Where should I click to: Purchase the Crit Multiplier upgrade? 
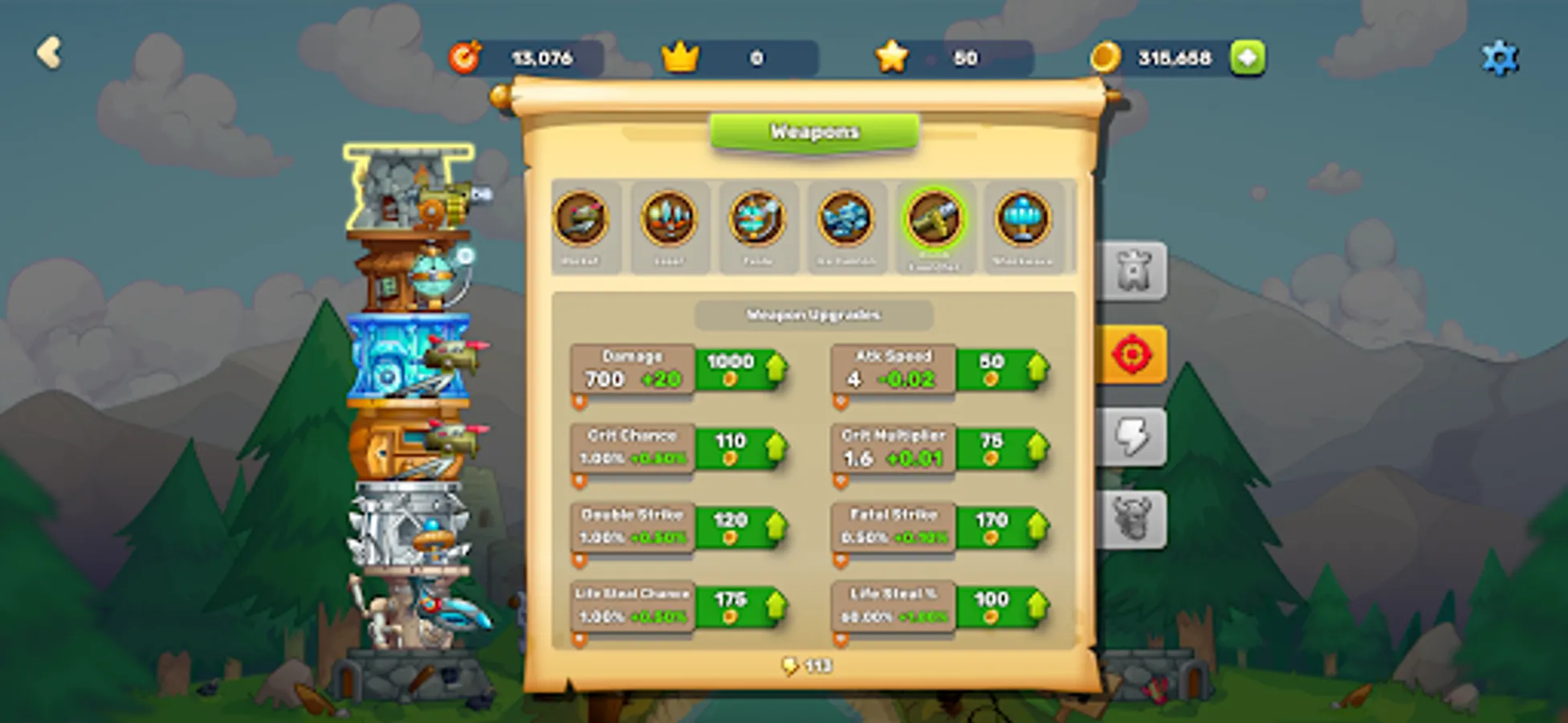click(x=1004, y=450)
